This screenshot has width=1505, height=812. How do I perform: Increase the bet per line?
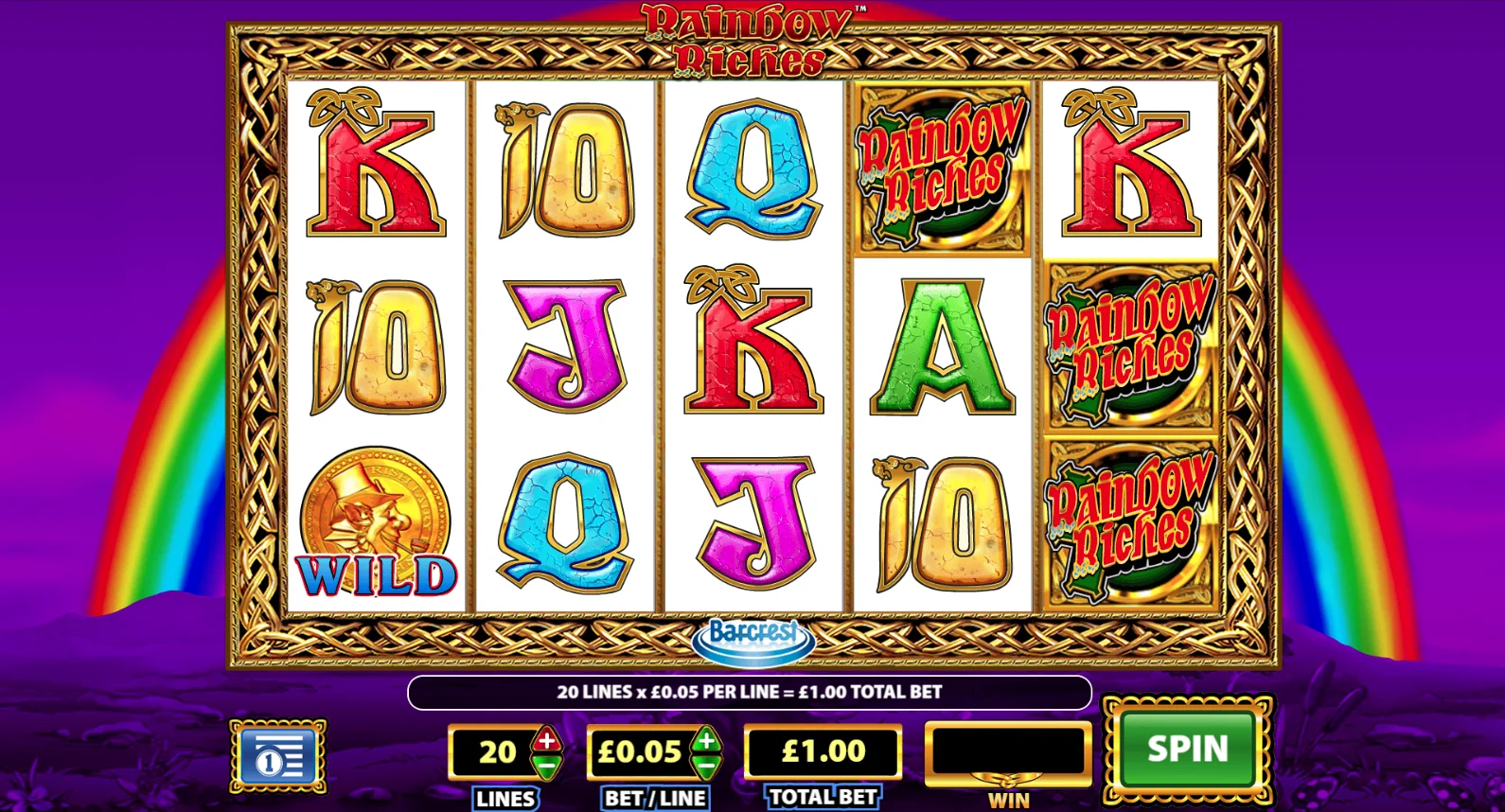(x=707, y=740)
